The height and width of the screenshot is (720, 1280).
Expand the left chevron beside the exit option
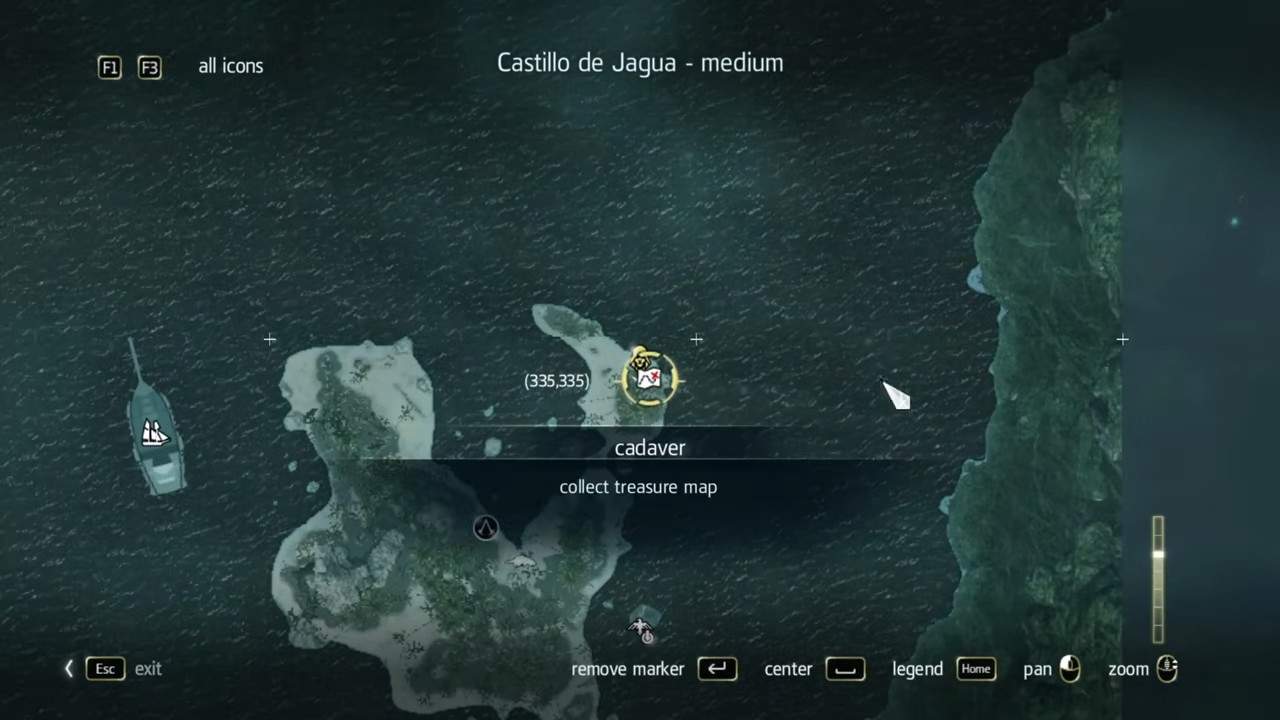coord(68,669)
